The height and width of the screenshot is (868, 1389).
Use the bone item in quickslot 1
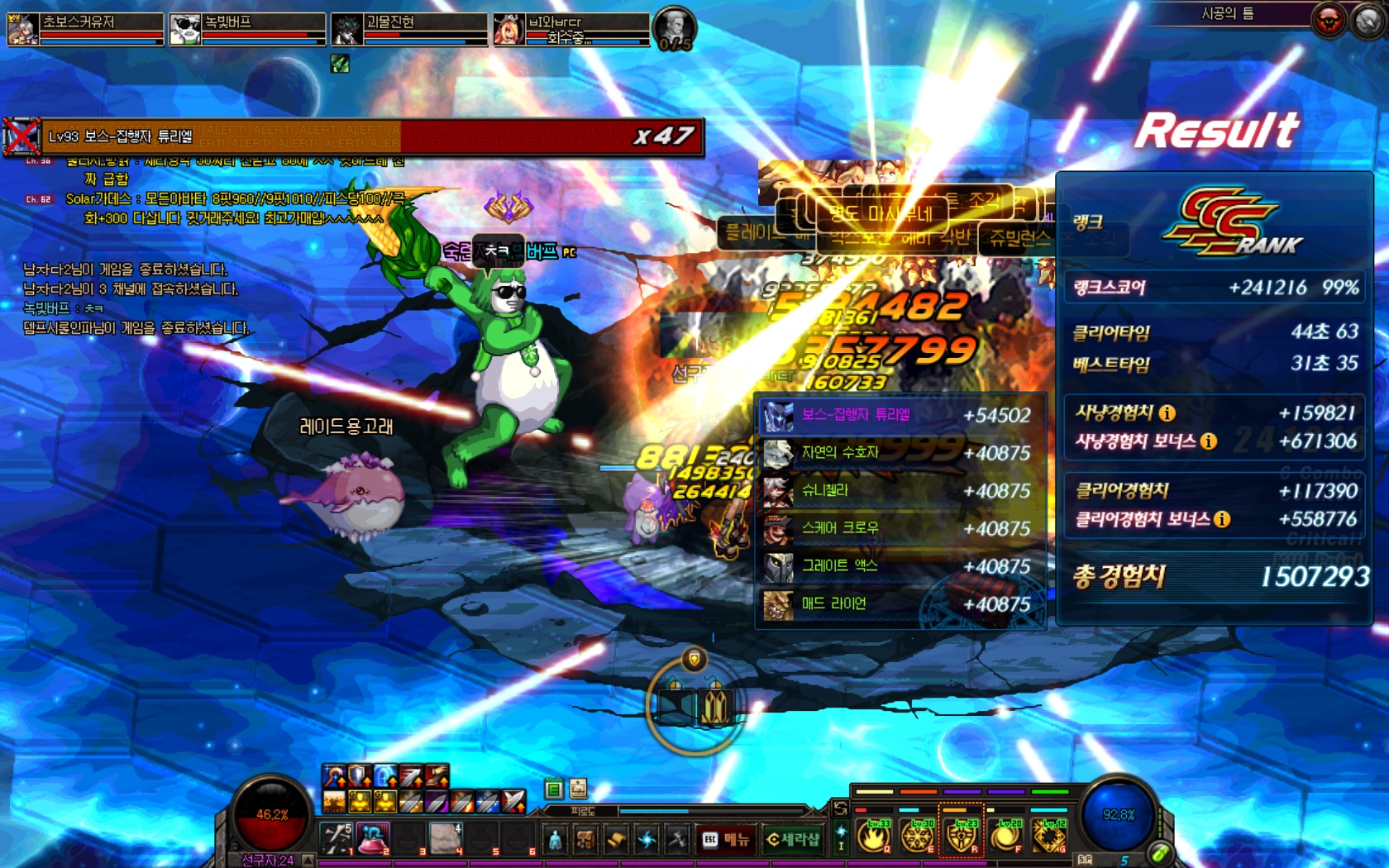point(337,838)
